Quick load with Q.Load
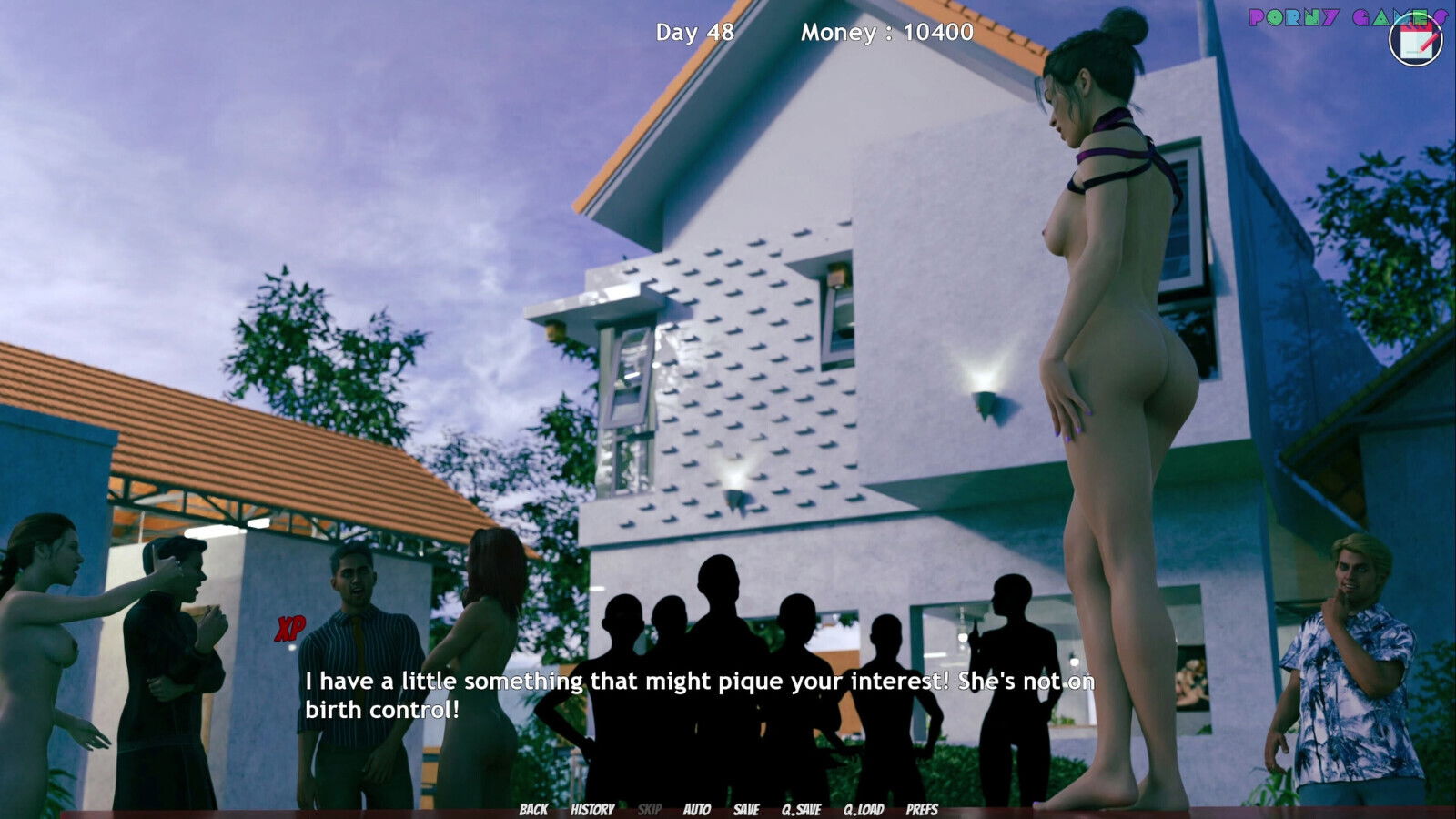1456x819 pixels. 864,809
